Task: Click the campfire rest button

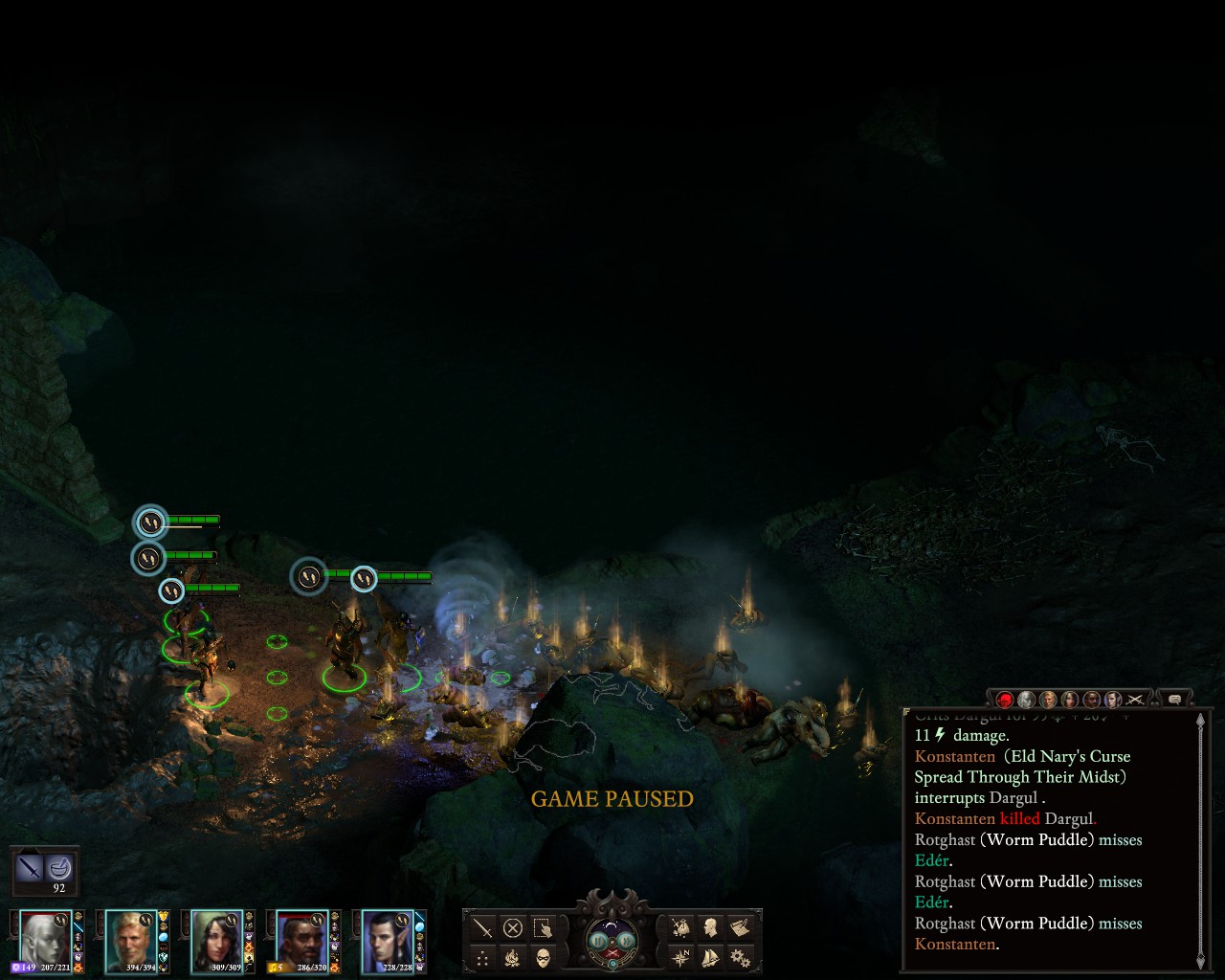Action: tap(513, 957)
